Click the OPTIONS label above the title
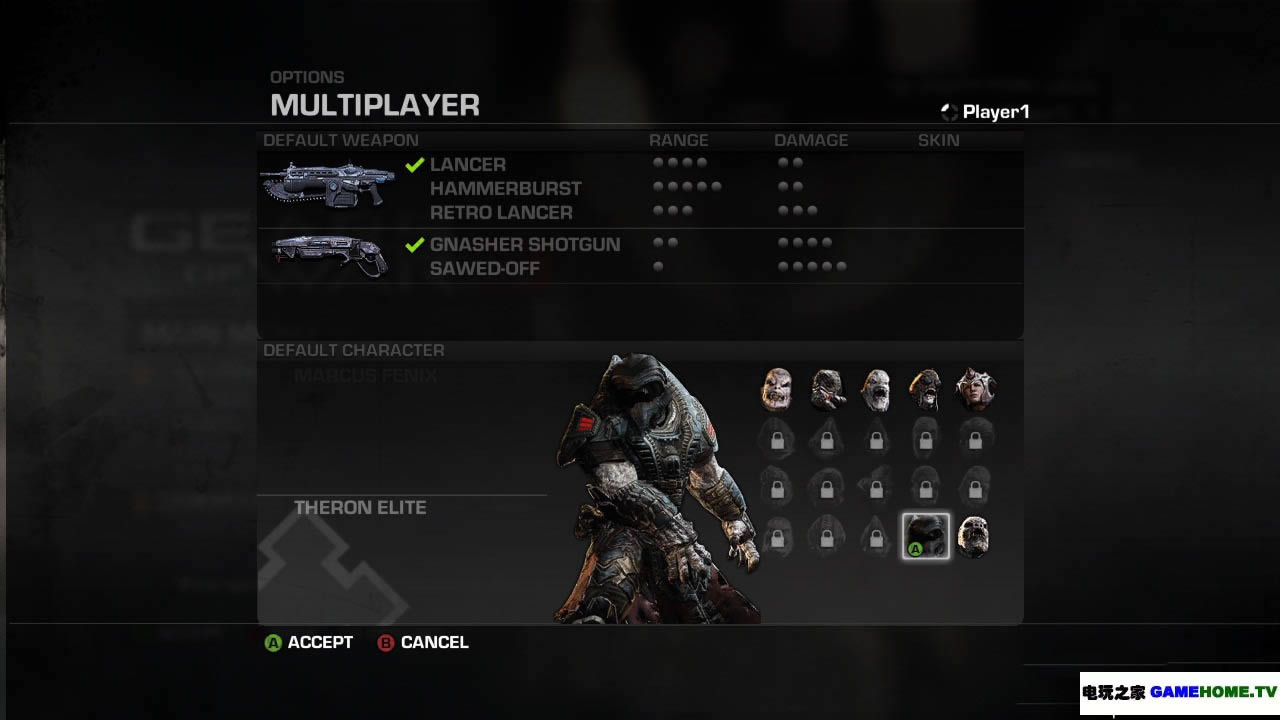 click(307, 77)
